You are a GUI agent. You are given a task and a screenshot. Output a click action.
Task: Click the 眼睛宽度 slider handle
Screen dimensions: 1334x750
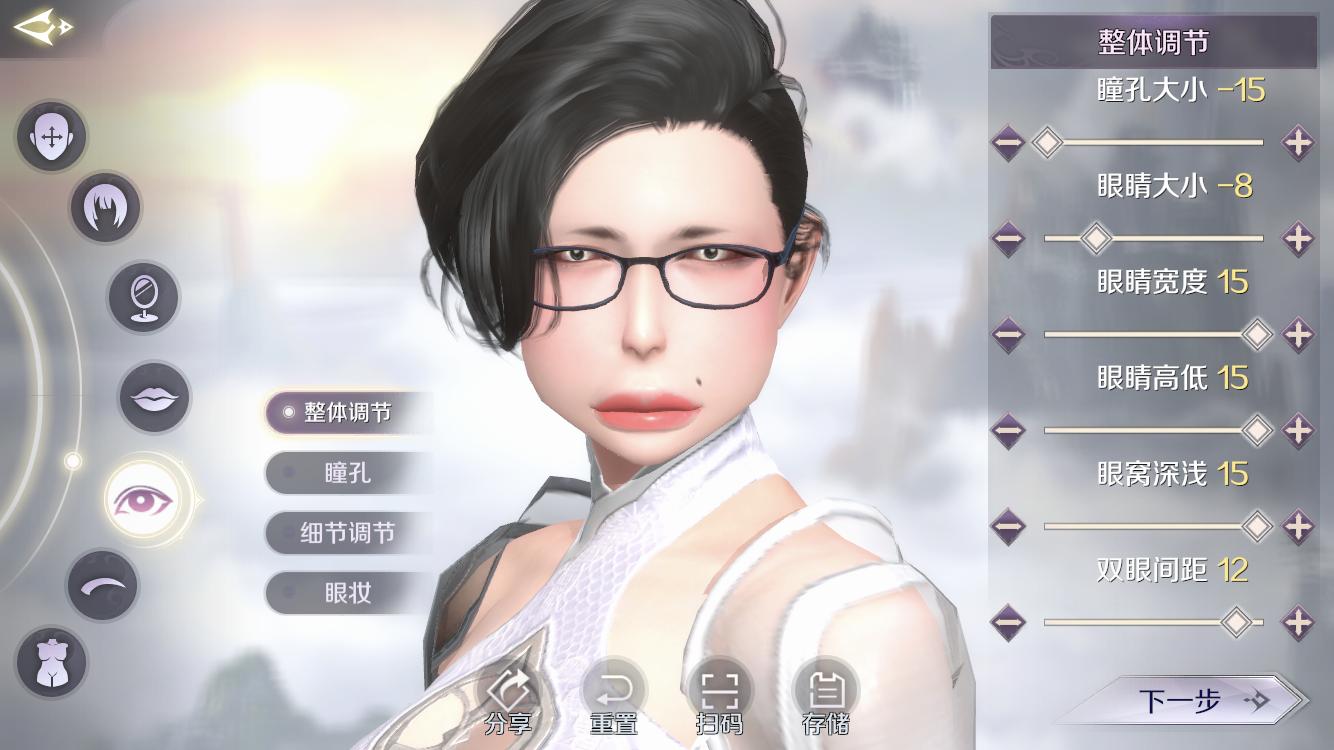(1257, 334)
